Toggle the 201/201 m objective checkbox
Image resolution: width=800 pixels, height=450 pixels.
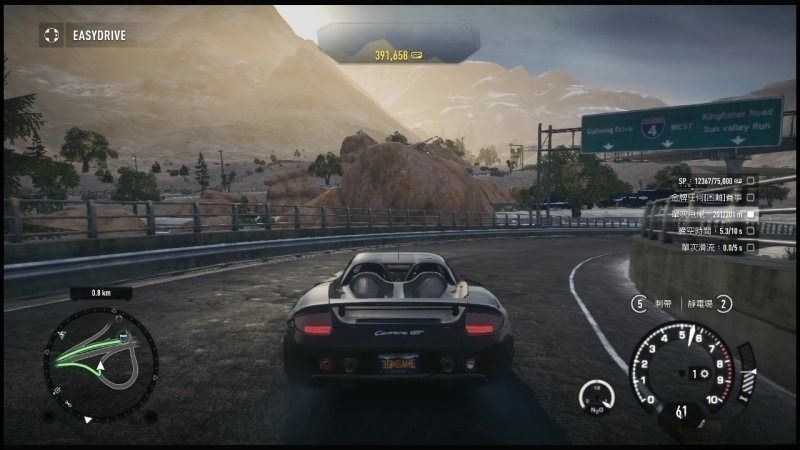pyautogui.click(x=751, y=214)
